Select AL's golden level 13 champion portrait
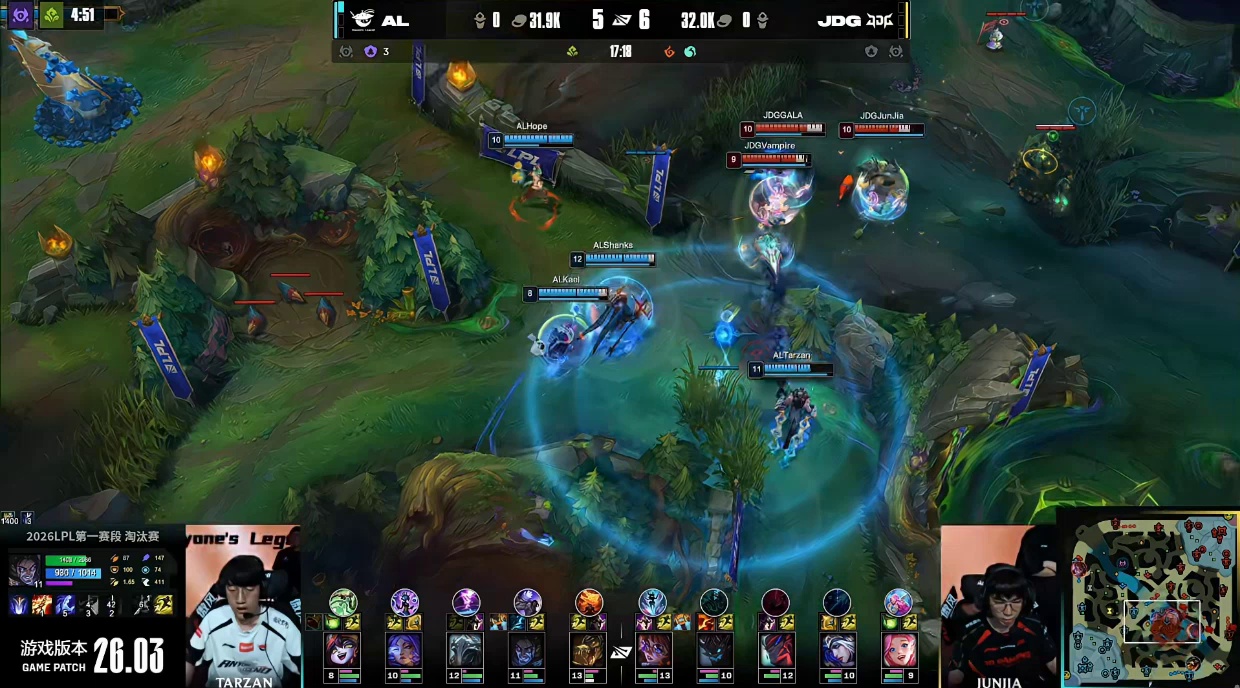The height and width of the screenshot is (688, 1240). pyautogui.click(x=589, y=649)
